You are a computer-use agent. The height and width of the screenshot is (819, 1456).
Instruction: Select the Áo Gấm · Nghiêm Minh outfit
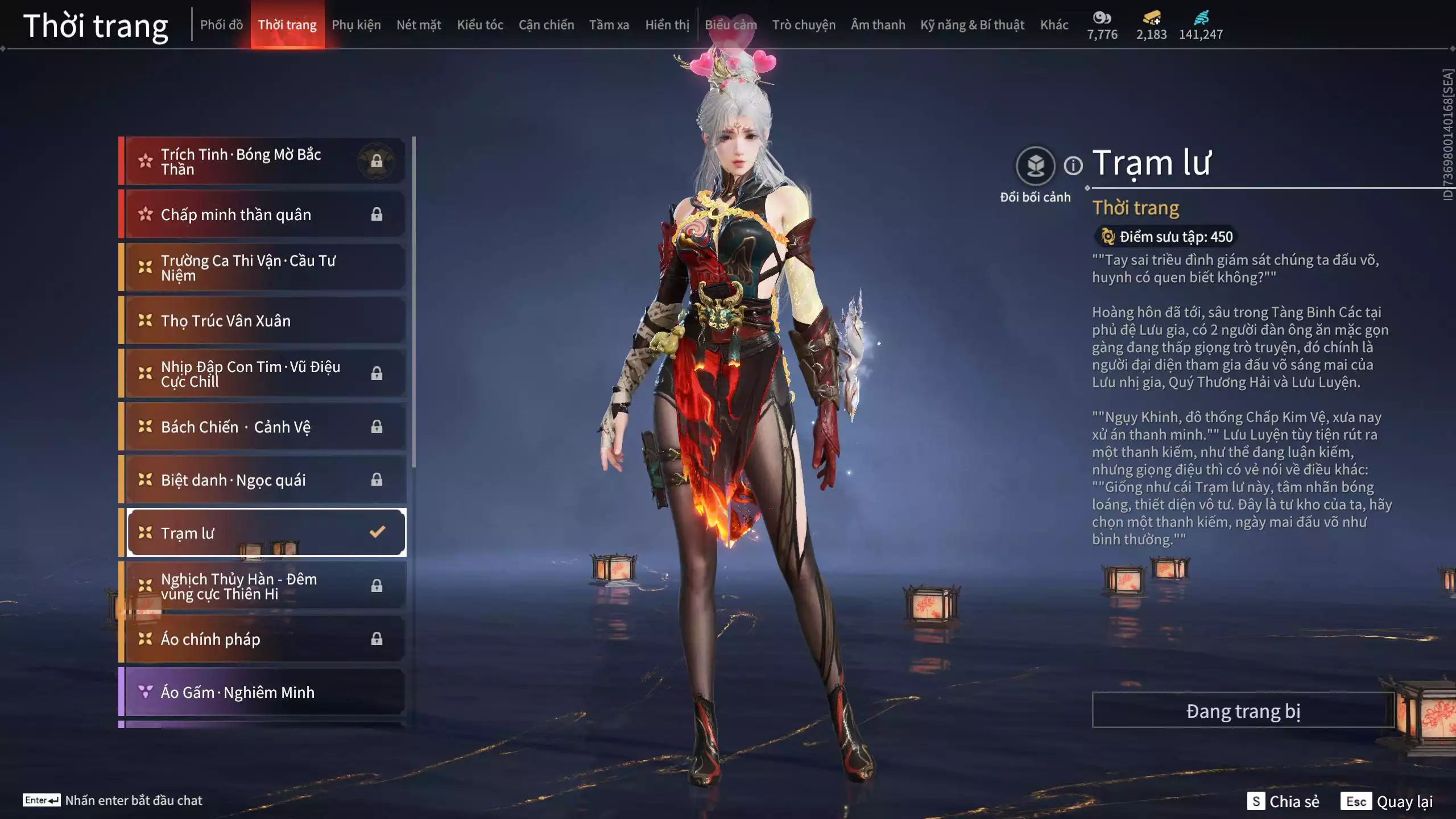[x=264, y=692]
